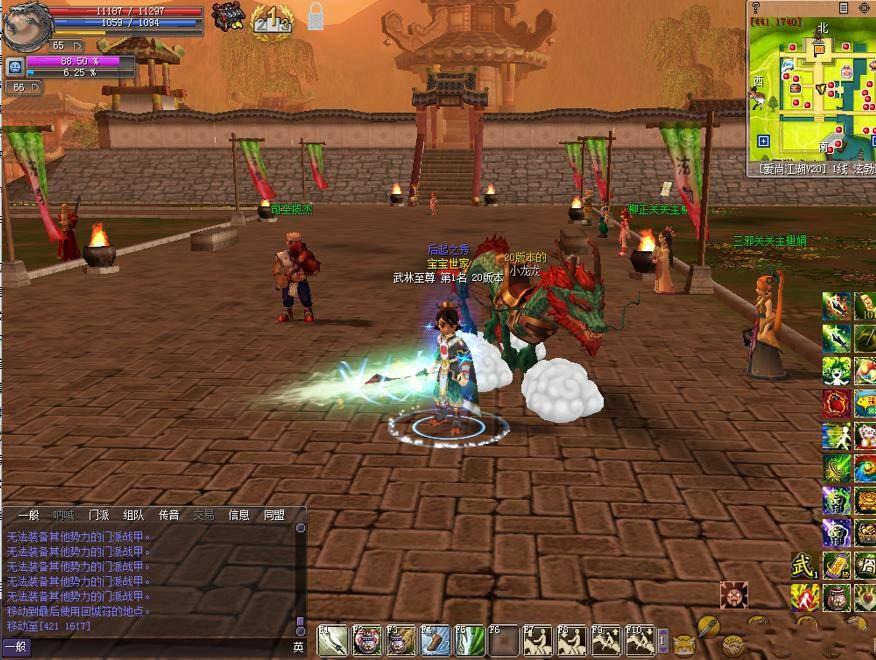Click the question mark above the minimap
The width and height of the screenshot is (876, 660).
click(756, 8)
